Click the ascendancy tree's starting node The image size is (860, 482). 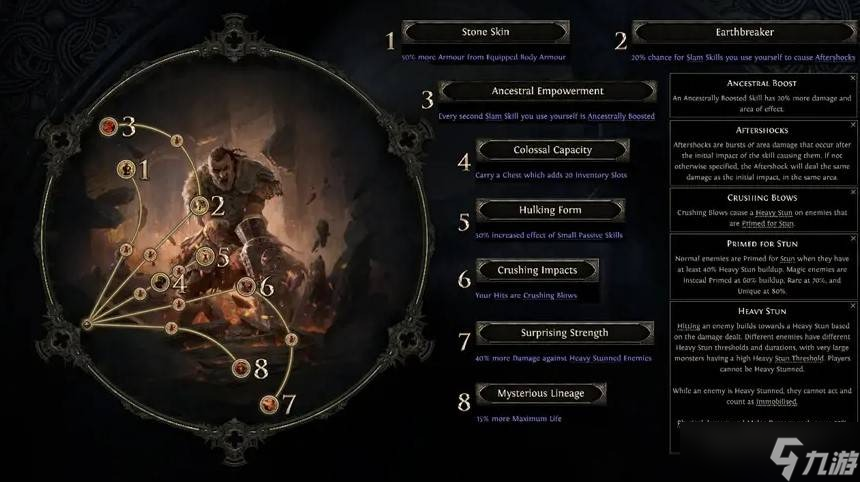point(86,324)
